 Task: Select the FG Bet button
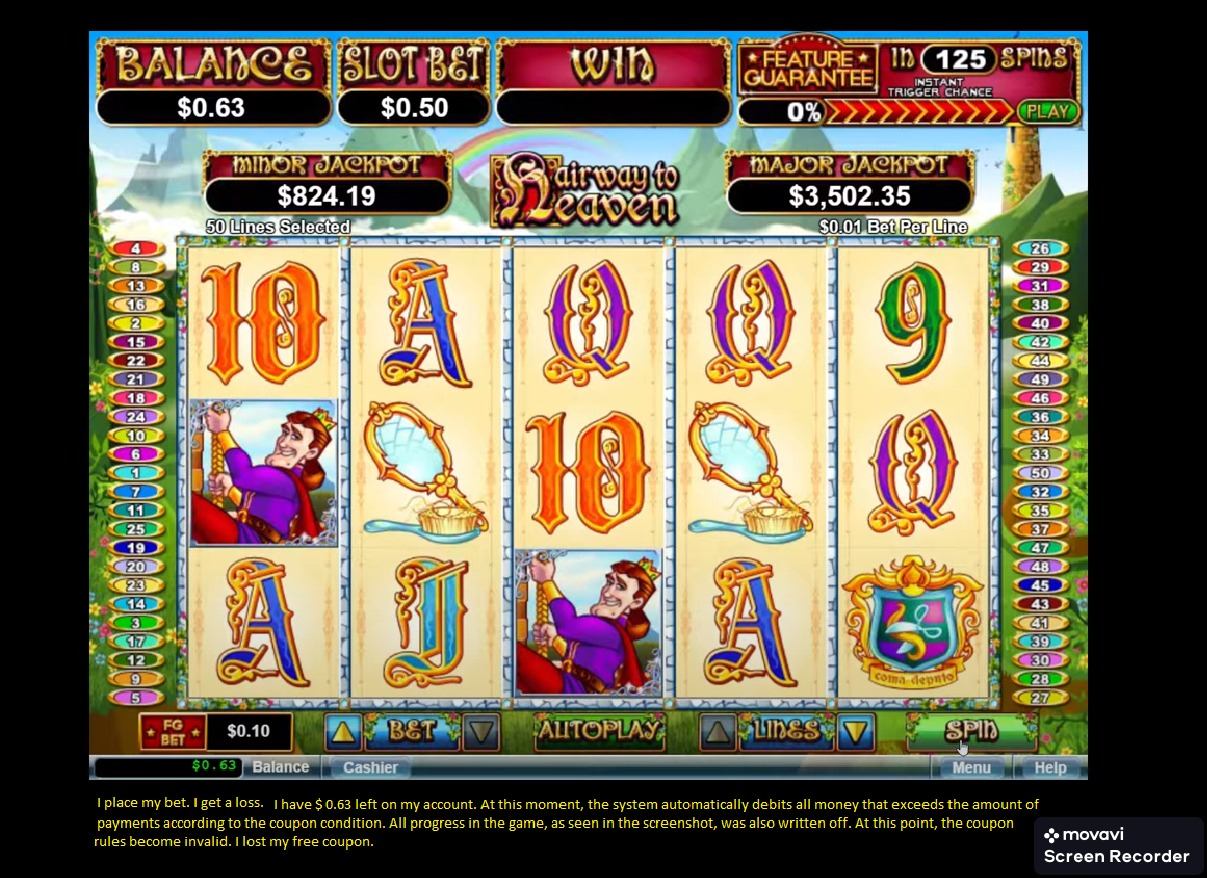tap(173, 732)
